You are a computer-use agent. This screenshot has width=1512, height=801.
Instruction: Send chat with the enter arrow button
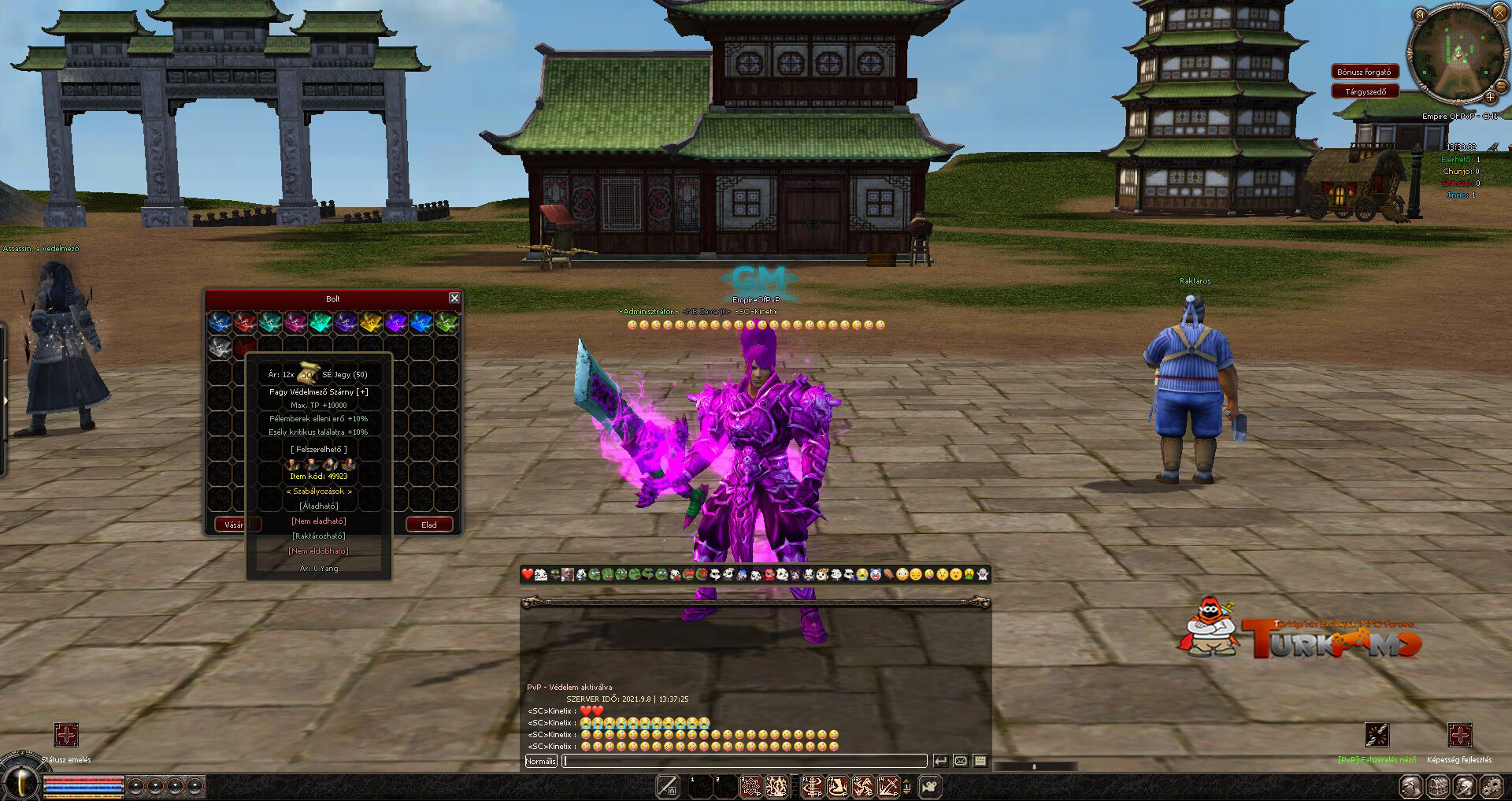point(940,761)
